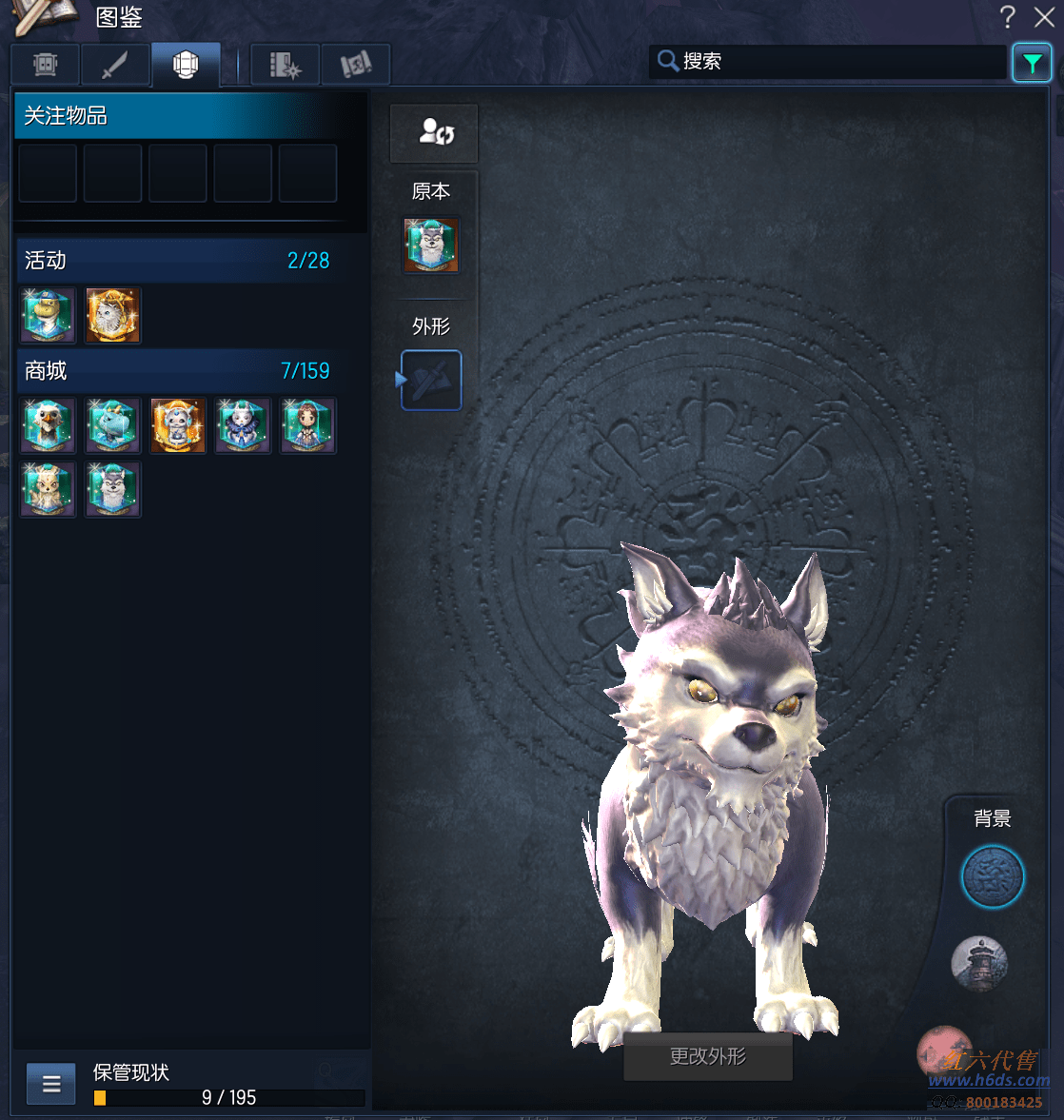
Task: Select the duck with blue cap pet
Action: (48, 315)
